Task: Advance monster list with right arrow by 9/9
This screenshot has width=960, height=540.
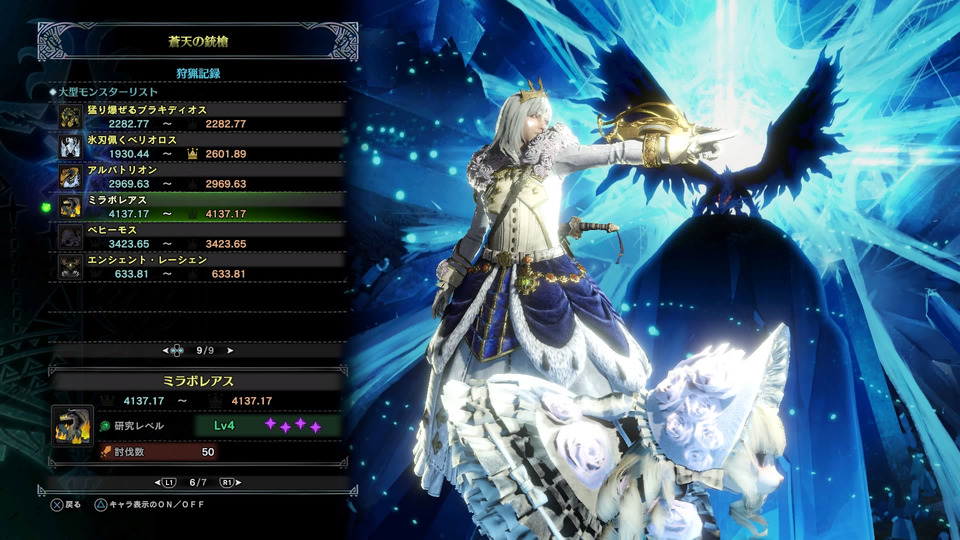Action: [x=230, y=351]
